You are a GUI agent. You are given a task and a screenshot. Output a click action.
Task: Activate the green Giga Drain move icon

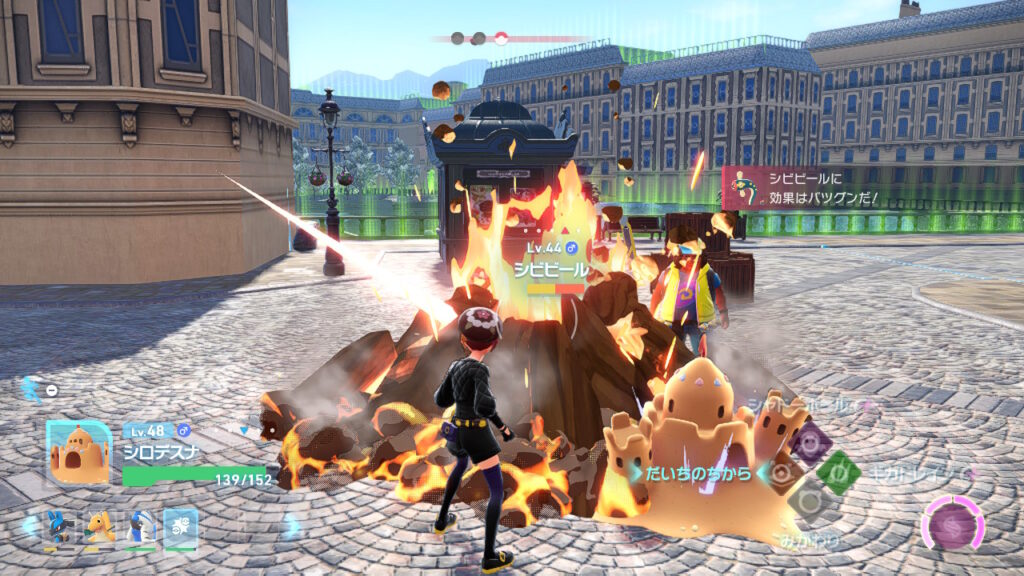(838, 472)
